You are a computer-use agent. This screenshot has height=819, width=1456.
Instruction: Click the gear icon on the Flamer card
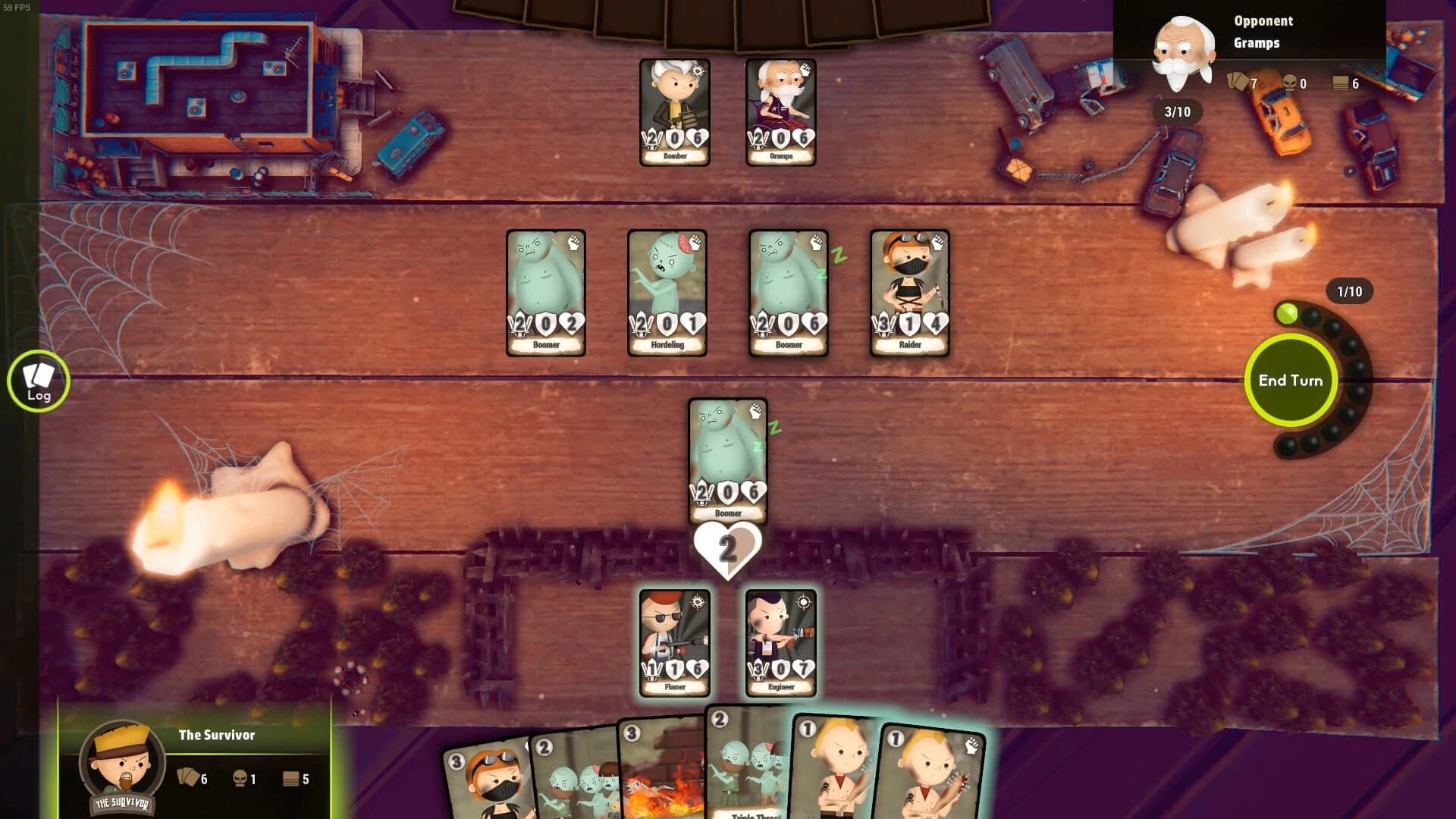coord(698,602)
